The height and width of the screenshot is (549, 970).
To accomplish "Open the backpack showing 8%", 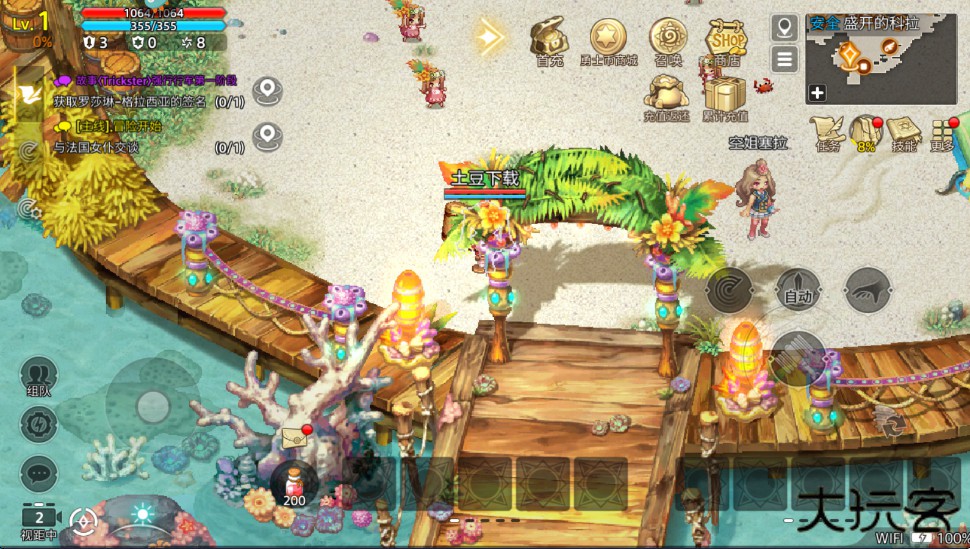I will 864,131.
